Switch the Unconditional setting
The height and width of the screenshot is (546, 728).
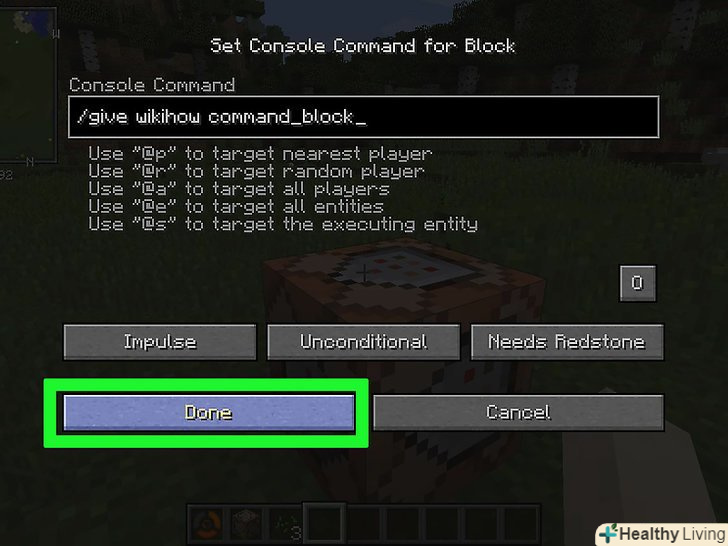[x=364, y=342]
